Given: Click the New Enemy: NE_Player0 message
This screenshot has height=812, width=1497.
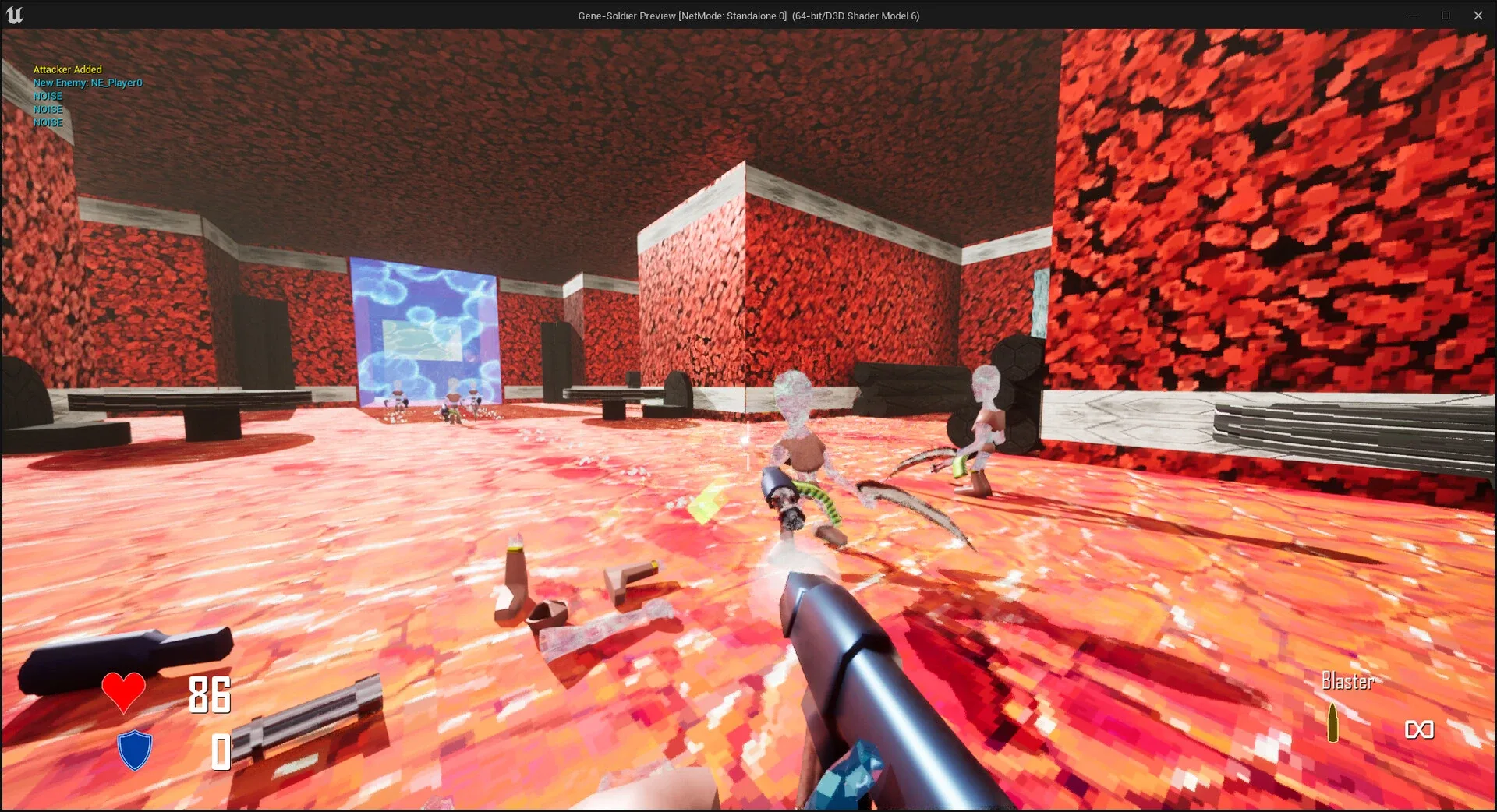Looking at the screenshot, I should tap(87, 83).
